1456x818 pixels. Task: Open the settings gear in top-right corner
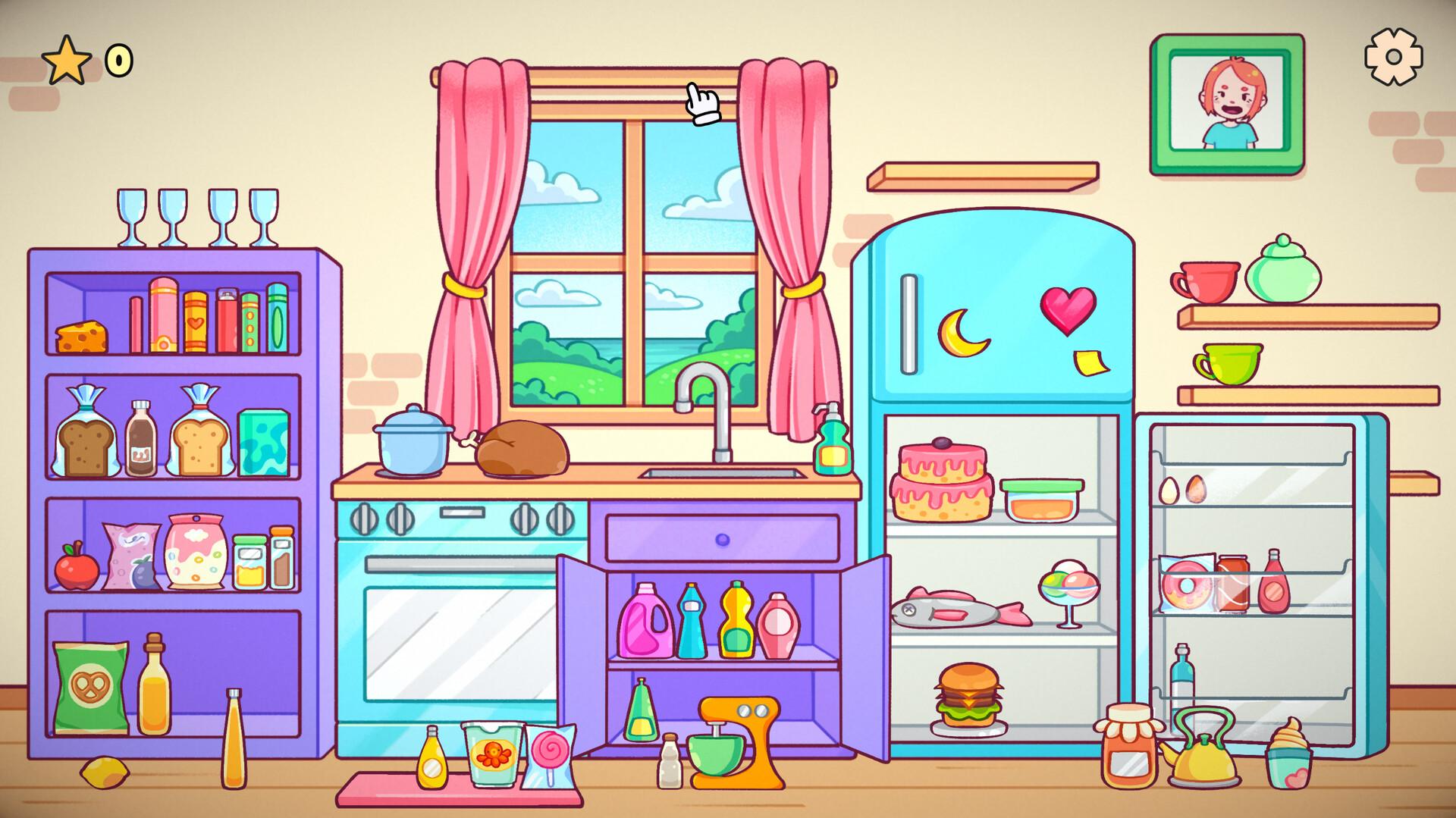(x=1394, y=55)
